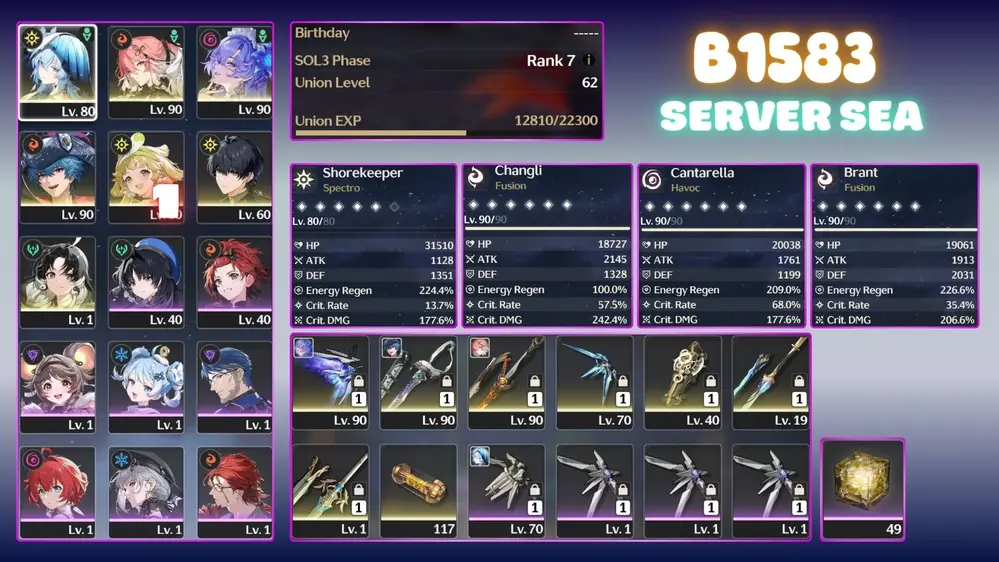Choose the Lv. 19 sword slot

click(770, 382)
